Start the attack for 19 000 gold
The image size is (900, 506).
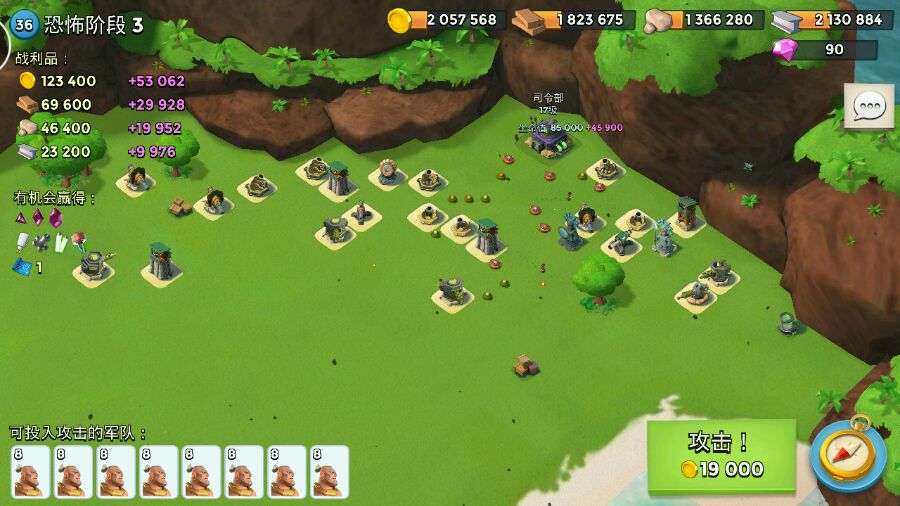click(720, 455)
